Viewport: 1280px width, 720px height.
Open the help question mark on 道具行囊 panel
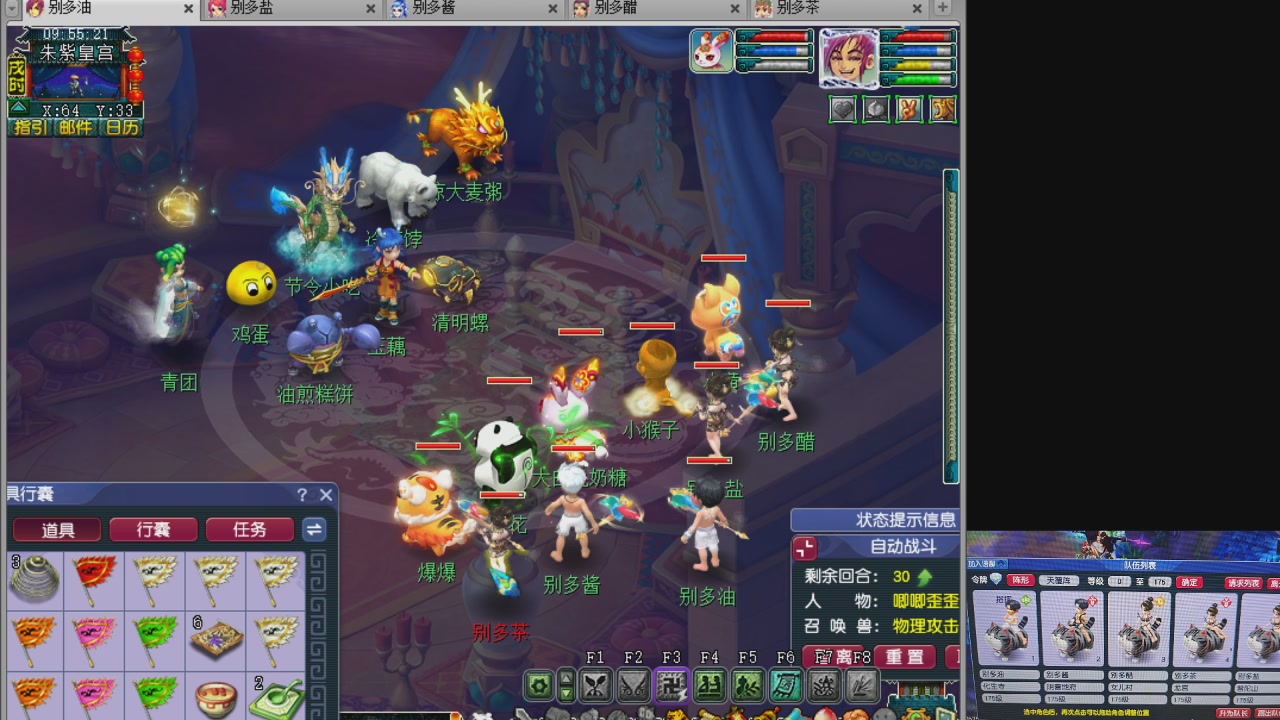tap(303, 495)
